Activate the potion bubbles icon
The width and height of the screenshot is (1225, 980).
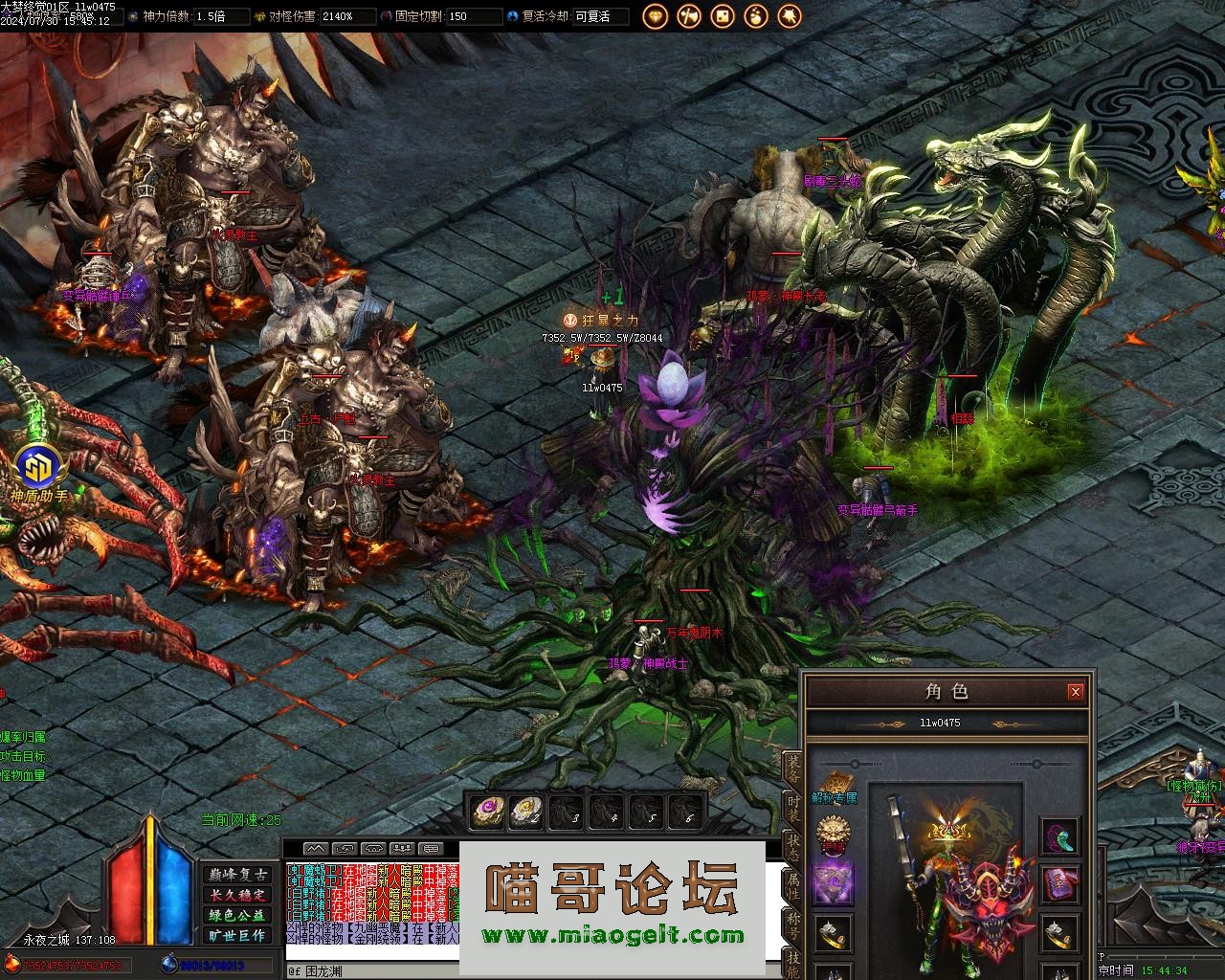755,15
